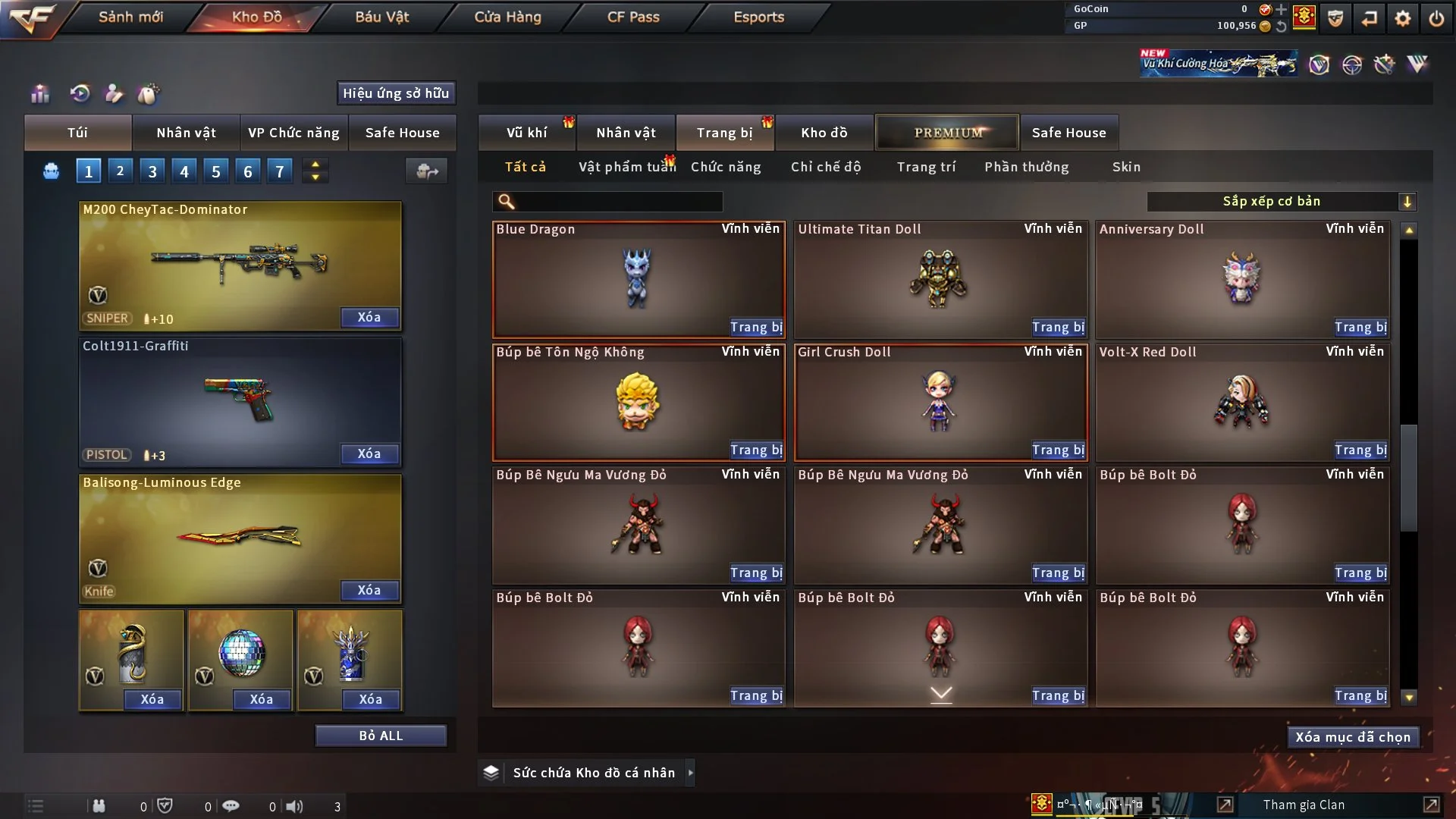Expand Sức chứa Kho đồ cá nhân
The image size is (1456, 819).
pos(689,773)
